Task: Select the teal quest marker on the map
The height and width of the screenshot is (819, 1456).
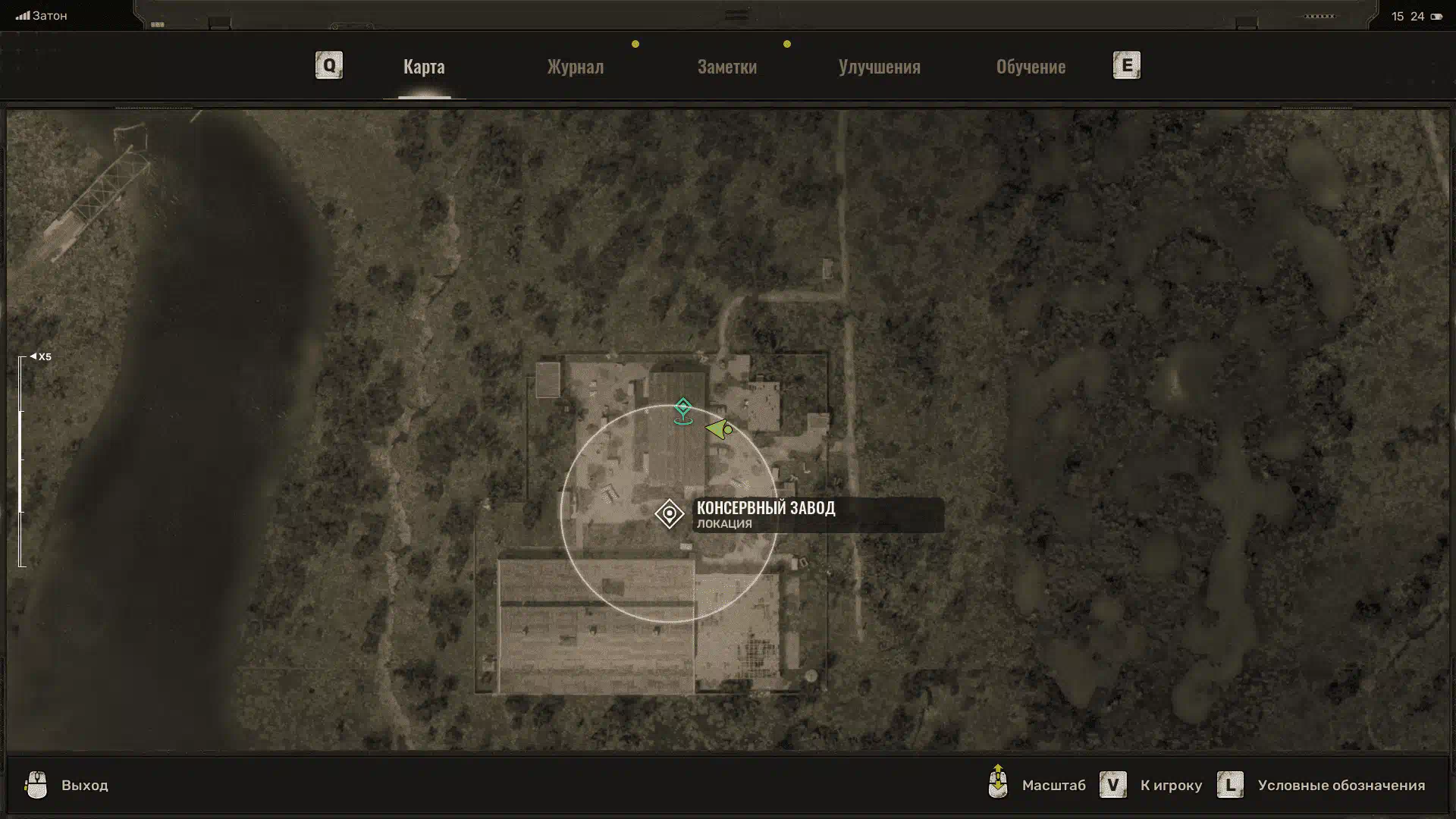Action: [682, 409]
